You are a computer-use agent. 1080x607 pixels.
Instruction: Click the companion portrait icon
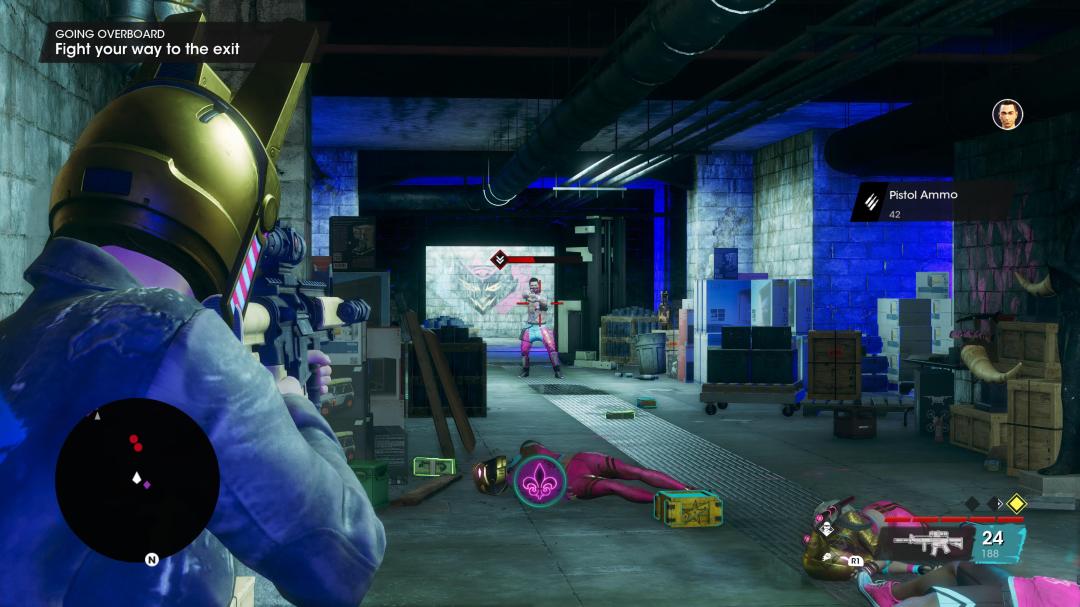pyautogui.click(x=1006, y=114)
